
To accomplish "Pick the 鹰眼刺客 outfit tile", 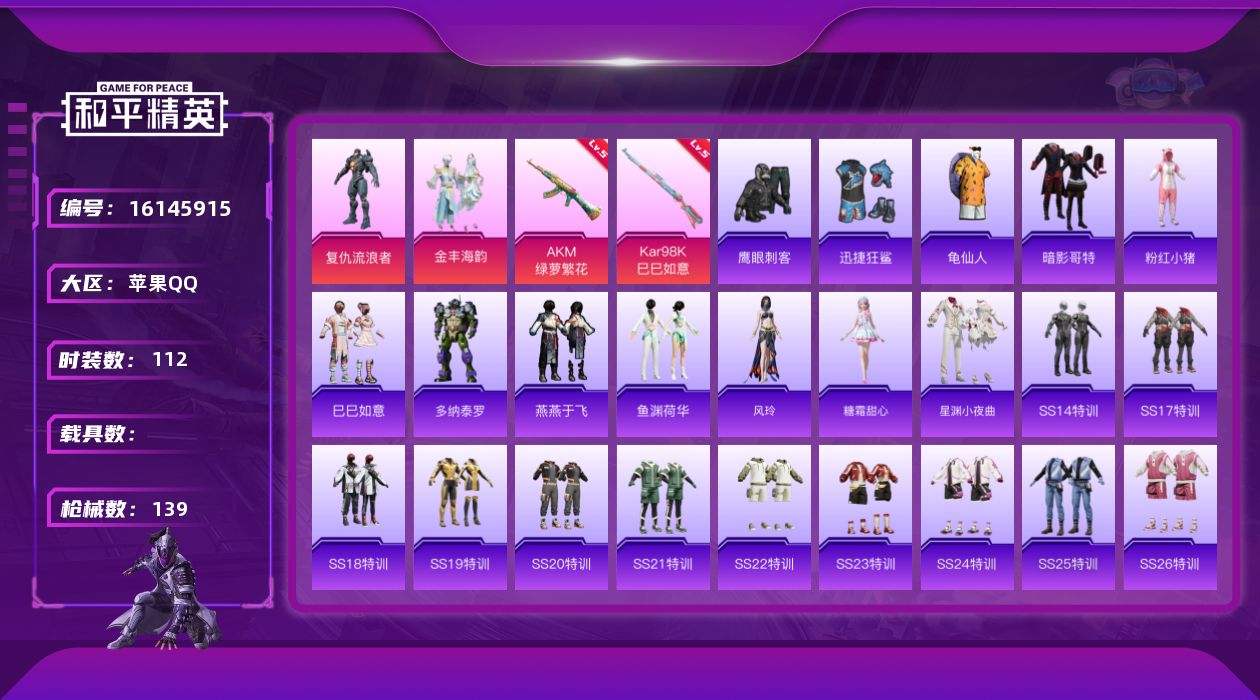I will coord(764,211).
